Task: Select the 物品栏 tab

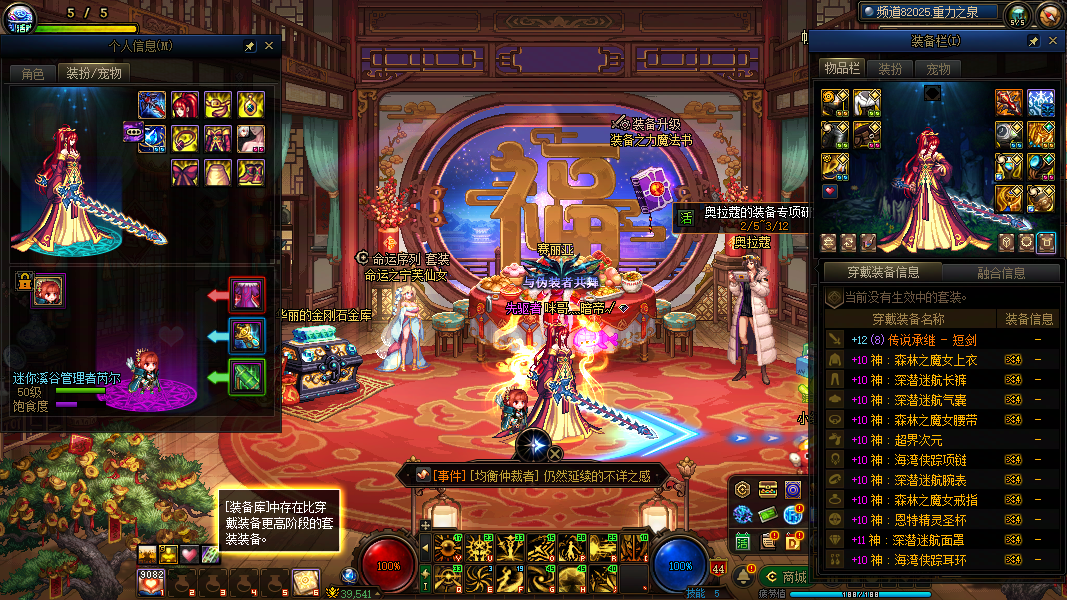Action: (842, 68)
